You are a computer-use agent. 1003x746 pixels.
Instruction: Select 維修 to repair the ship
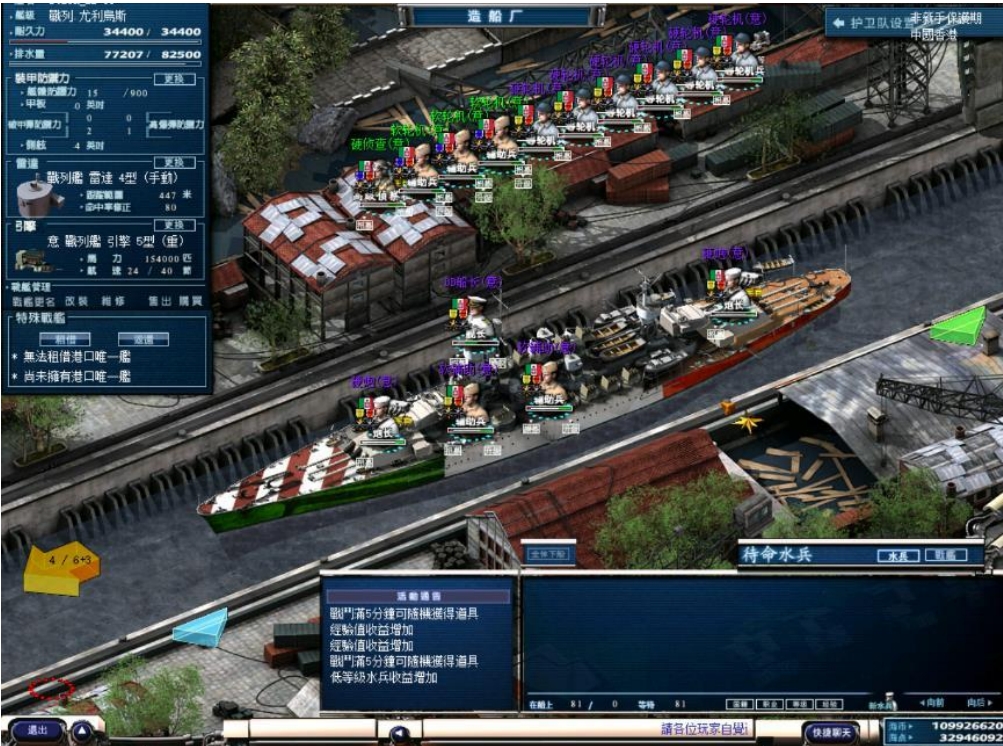pos(112,300)
